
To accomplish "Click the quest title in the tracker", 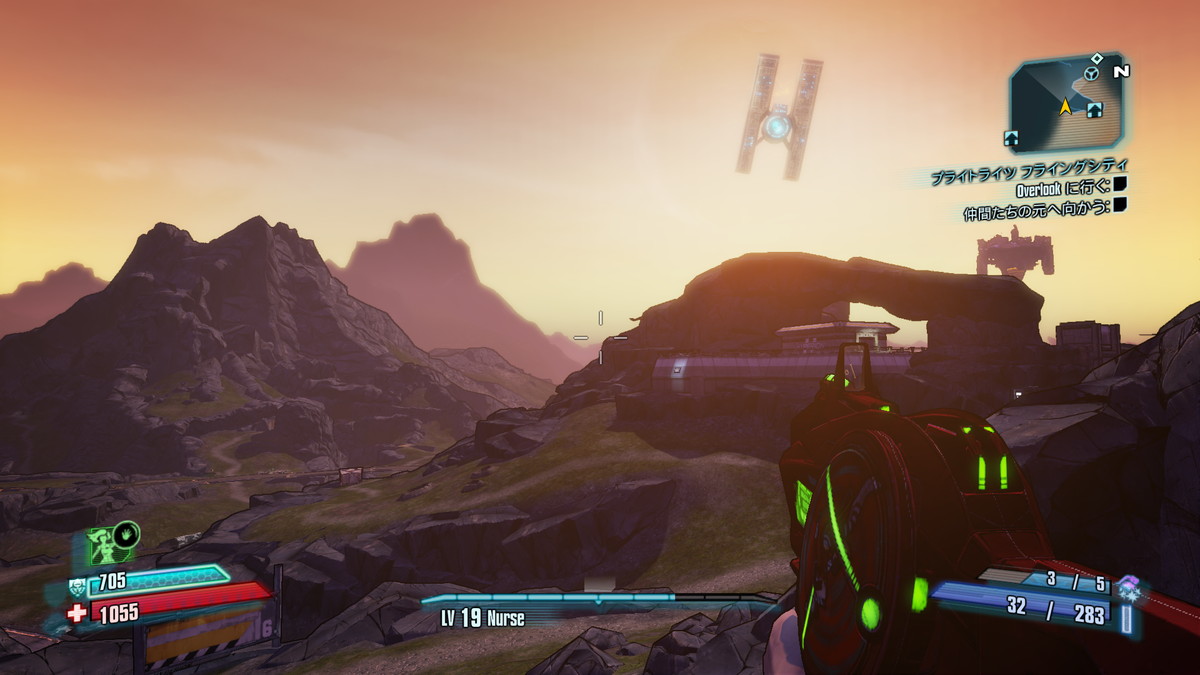I will click(x=1030, y=169).
